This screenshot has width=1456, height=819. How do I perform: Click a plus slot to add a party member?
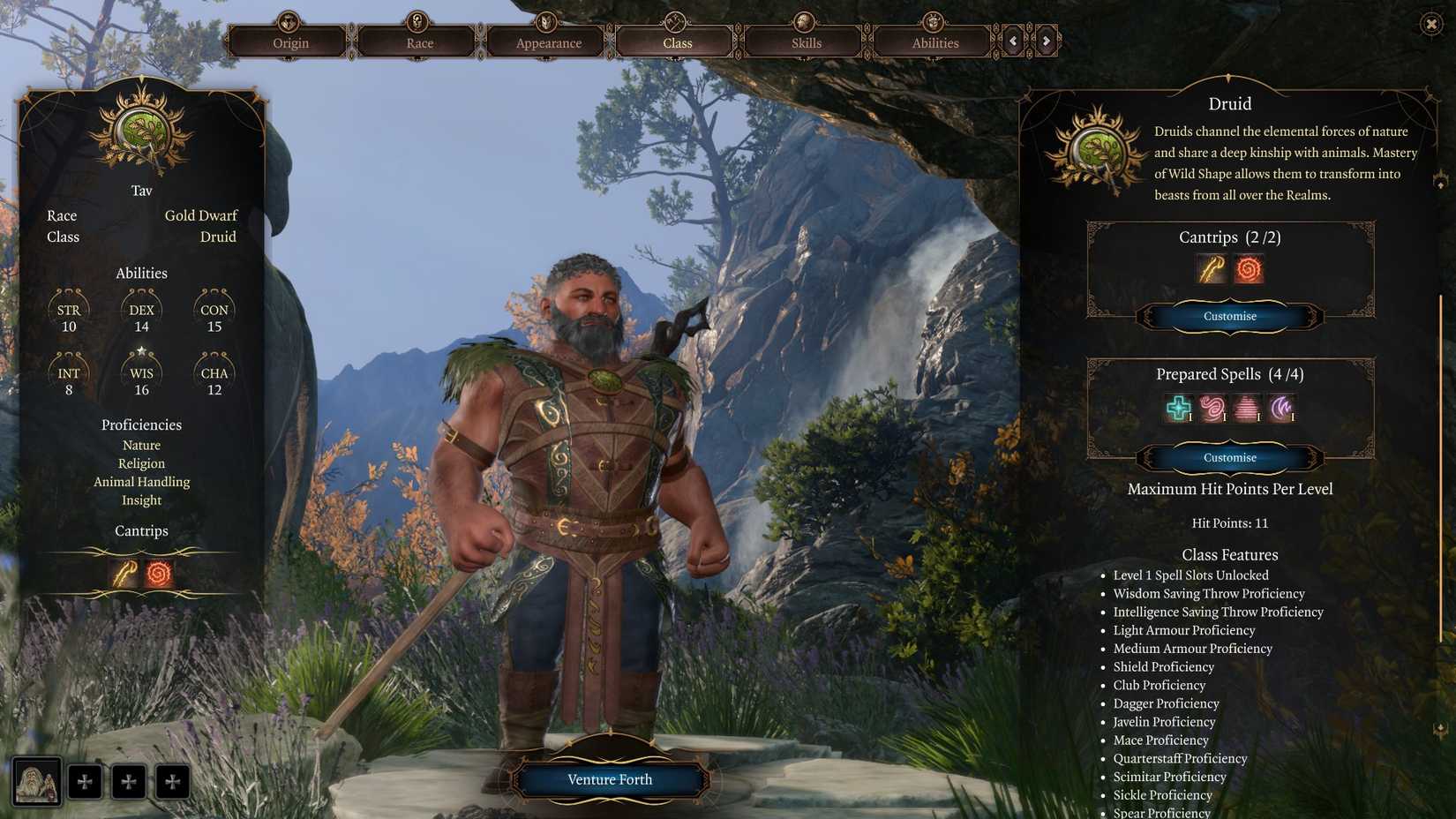[86, 781]
